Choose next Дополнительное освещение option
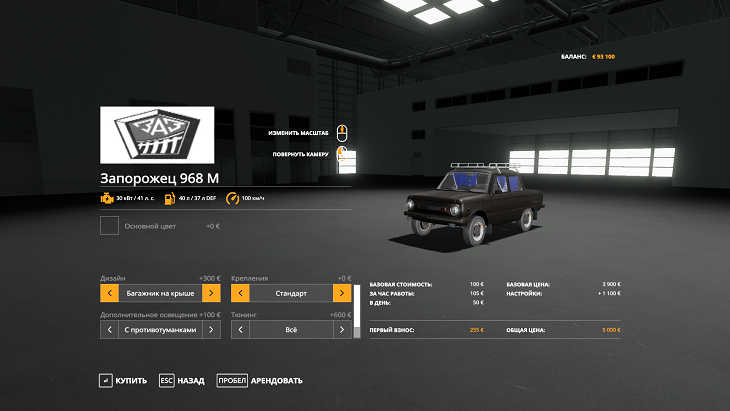The width and height of the screenshot is (730, 411). pyautogui.click(x=211, y=328)
